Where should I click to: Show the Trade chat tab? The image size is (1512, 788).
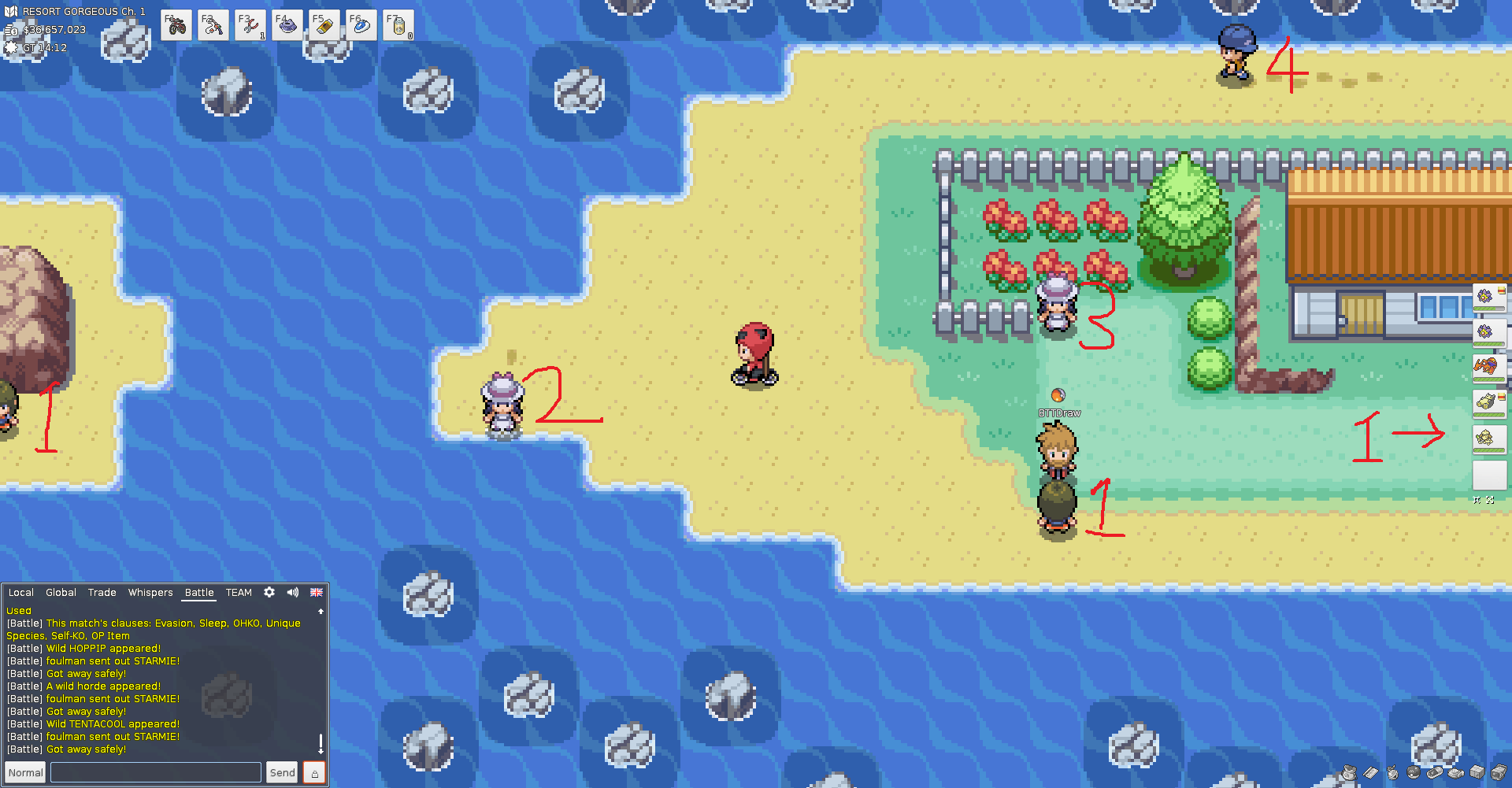click(x=102, y=593)
